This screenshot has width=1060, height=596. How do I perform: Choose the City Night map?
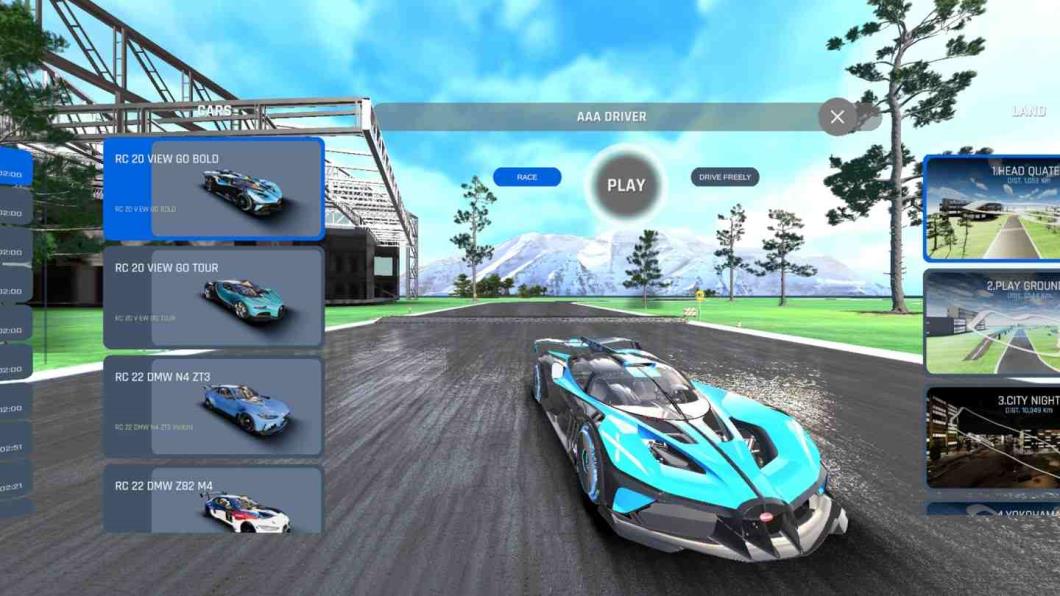click(x=992, y=437)
